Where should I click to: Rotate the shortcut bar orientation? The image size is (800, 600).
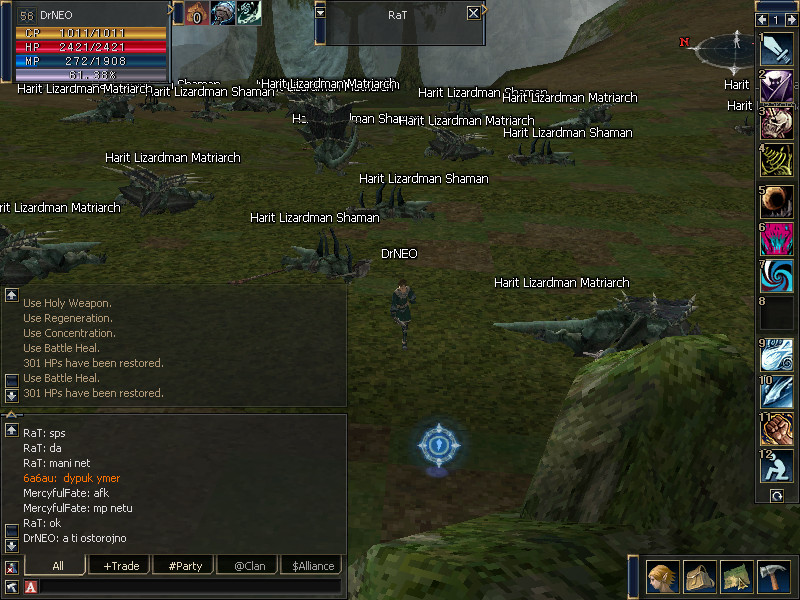tap(777, 496)
